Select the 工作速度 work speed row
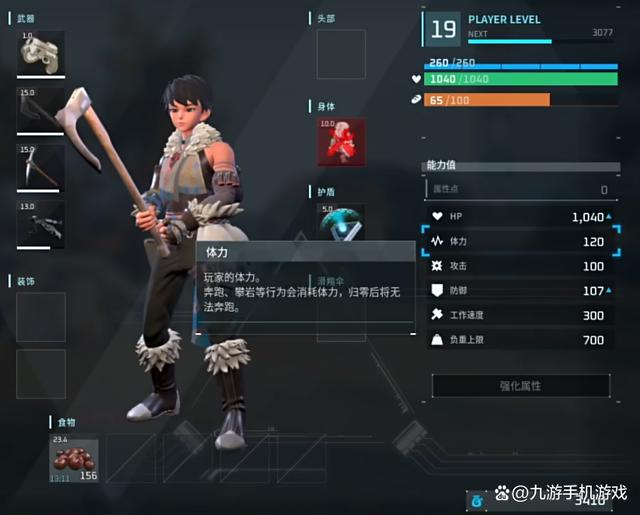Image resolution: width=640 pixels, height=515 pixels. (x=520, y=316)
